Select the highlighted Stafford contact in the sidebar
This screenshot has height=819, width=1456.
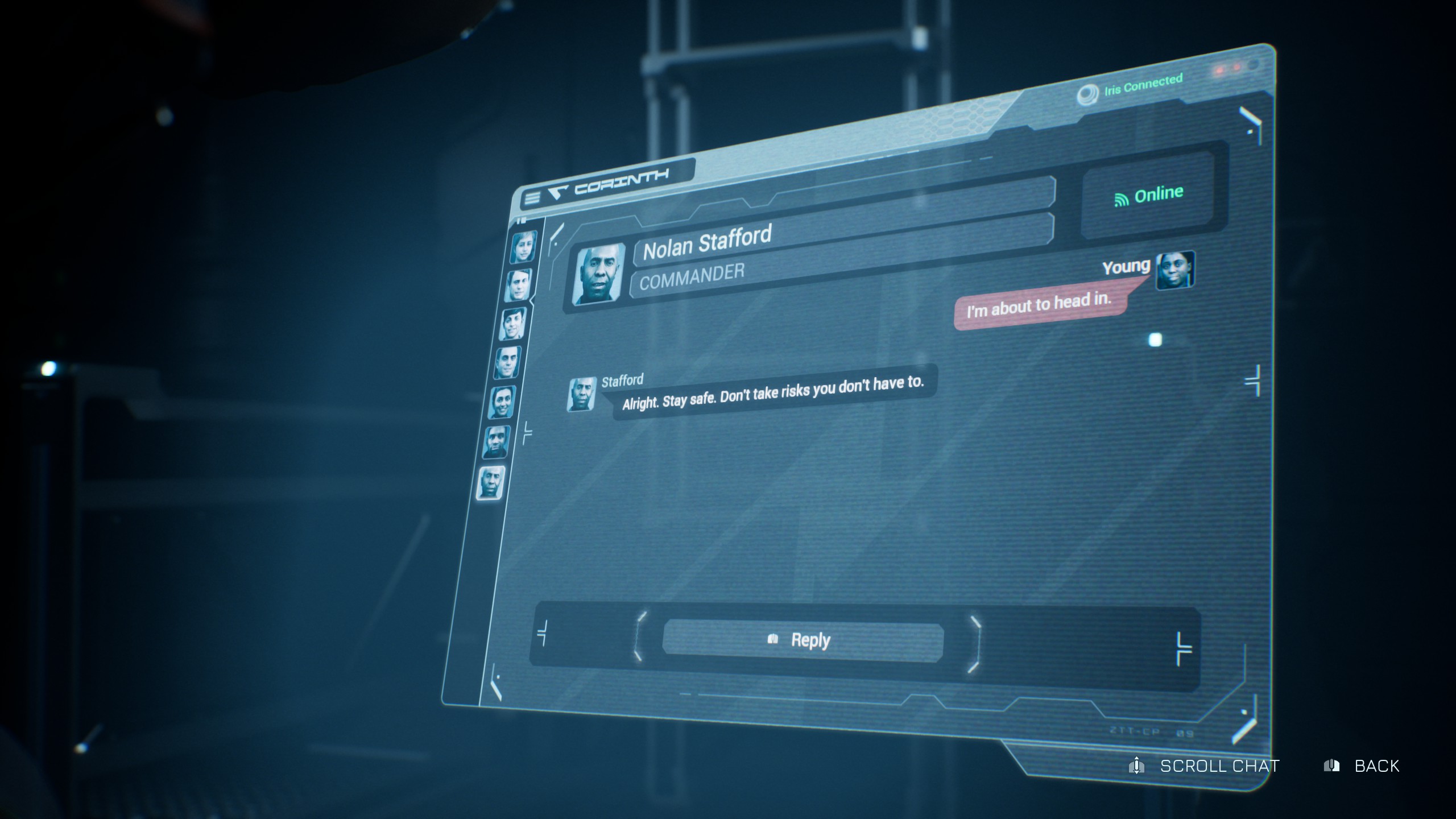click(491, 483)
